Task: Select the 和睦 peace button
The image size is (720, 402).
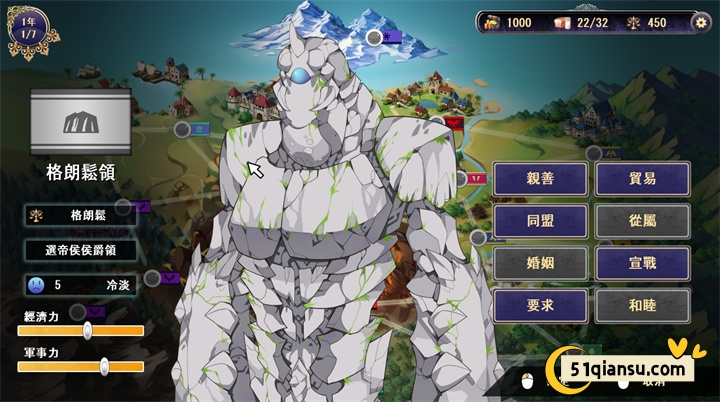Action: [x=641, y=305]
